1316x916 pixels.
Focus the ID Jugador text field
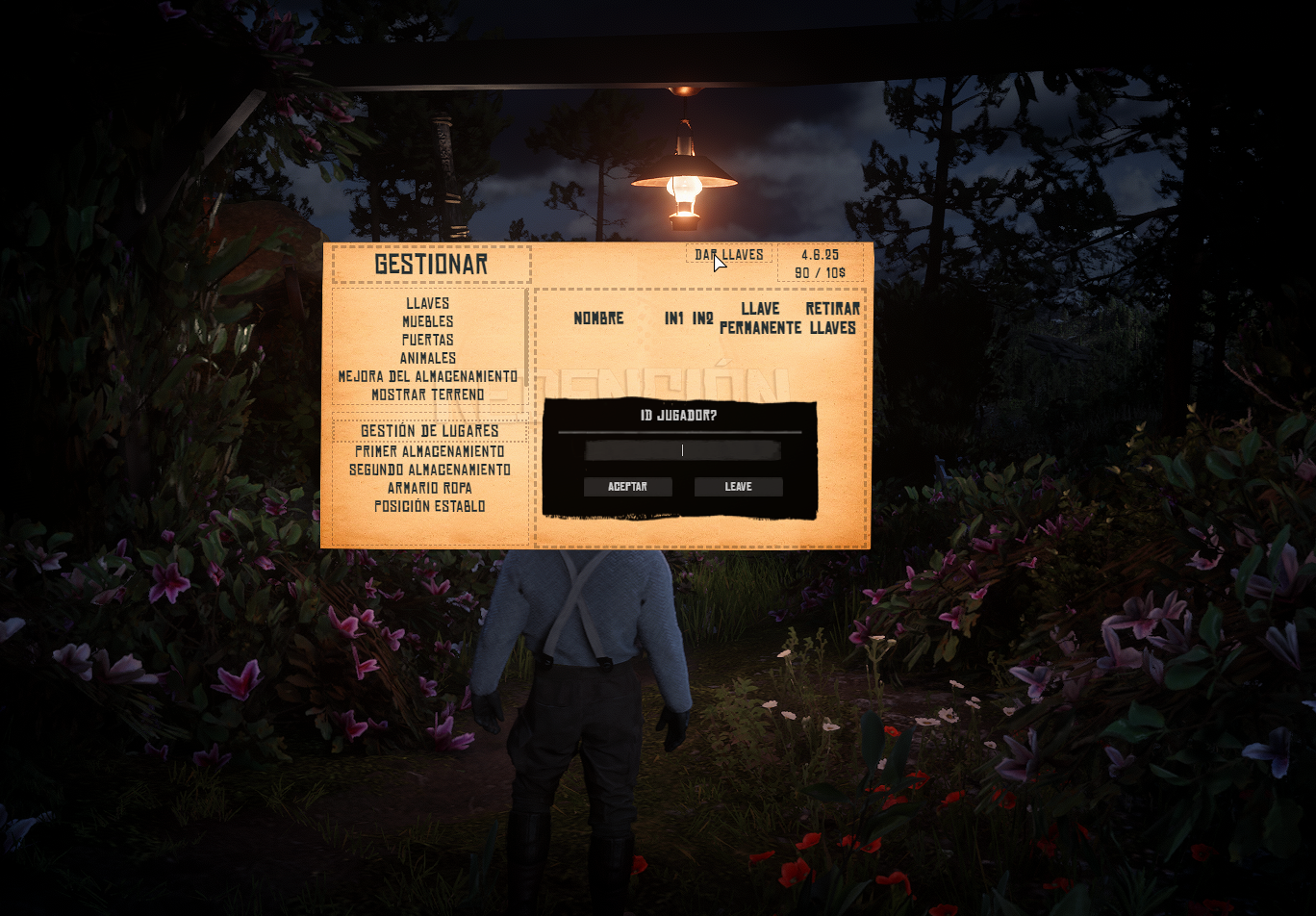coord(683,450)
